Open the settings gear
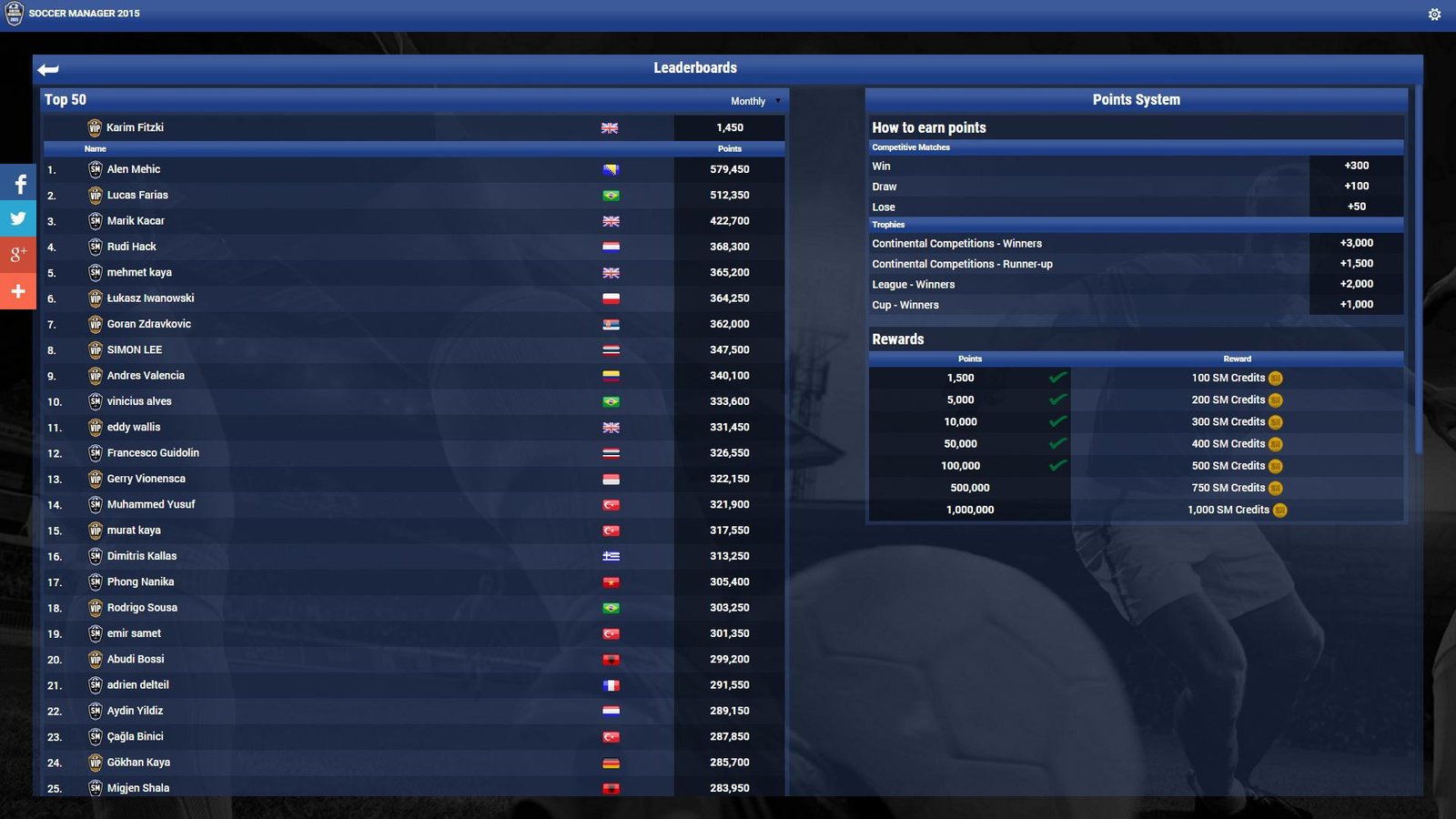The image size is (1456, 819). point(1433,14)
